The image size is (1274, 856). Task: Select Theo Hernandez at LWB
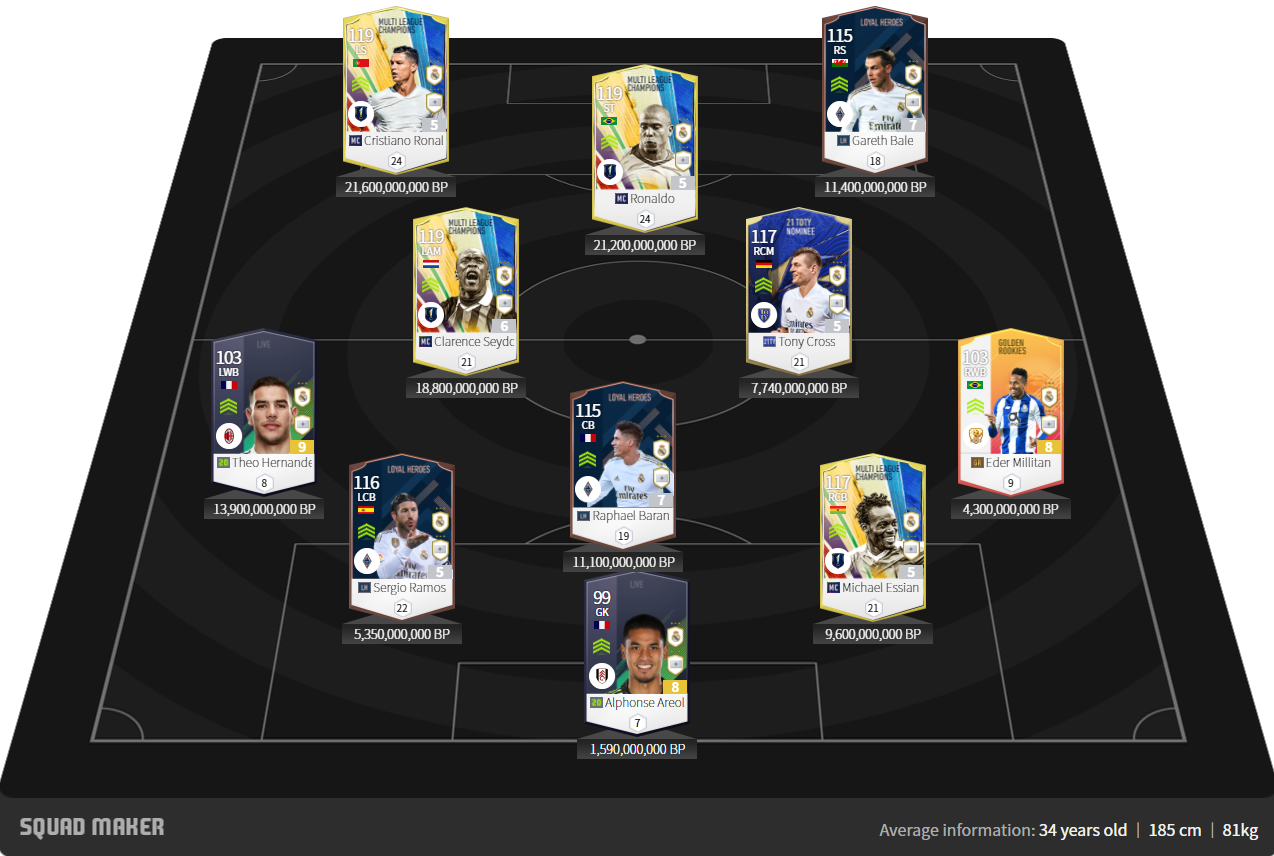(x=264, y=407)
